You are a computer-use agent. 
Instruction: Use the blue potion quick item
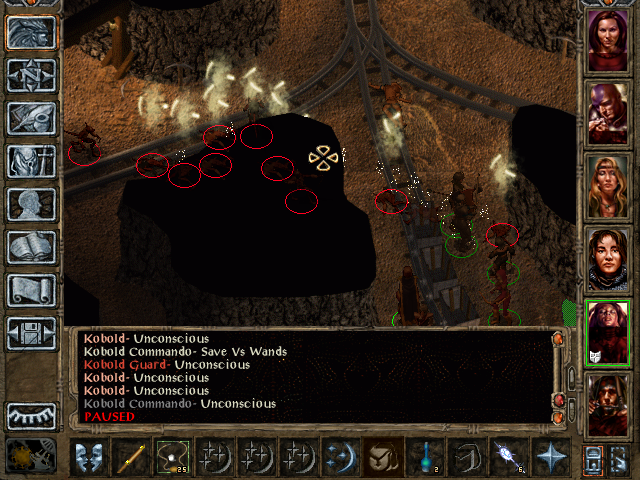tap(426, 456)
